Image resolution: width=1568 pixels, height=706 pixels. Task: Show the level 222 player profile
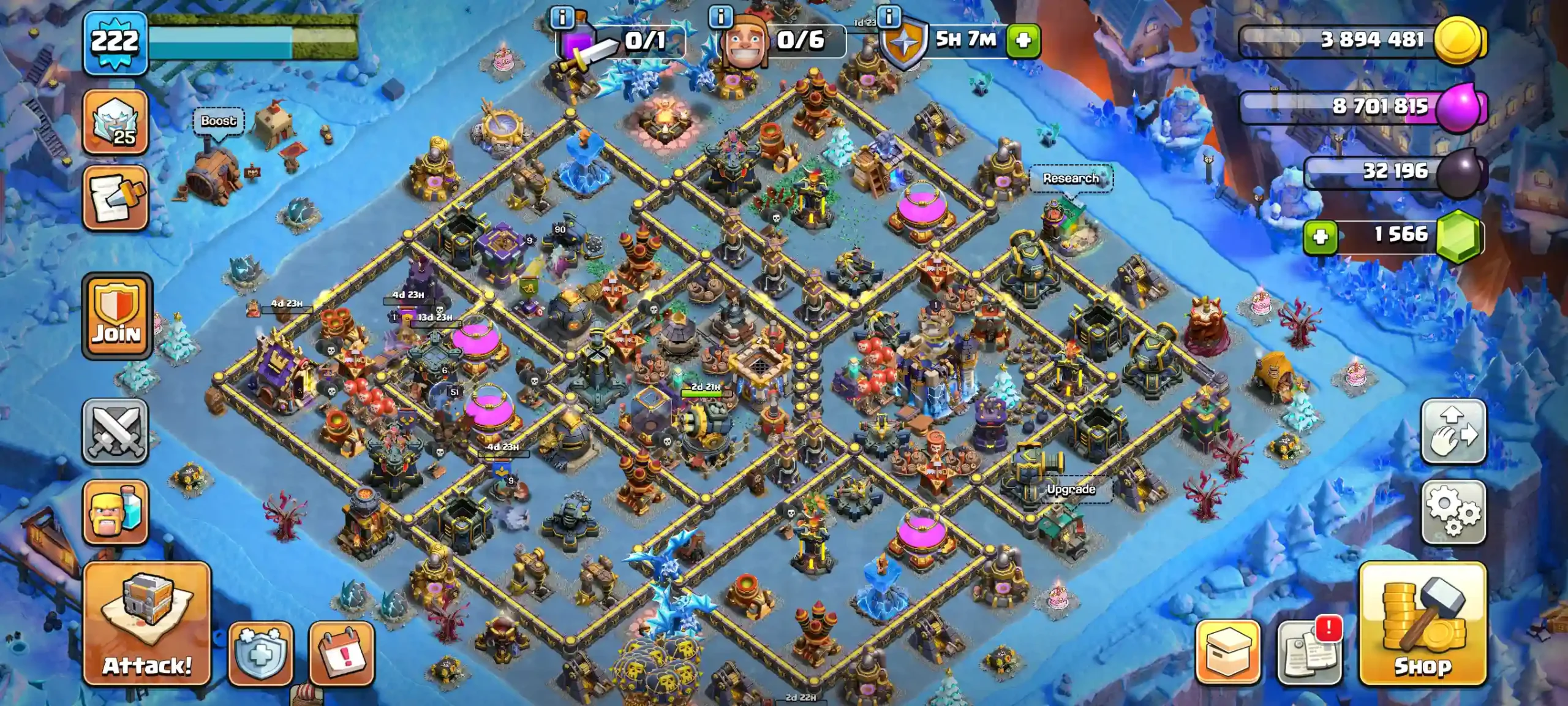point(115,43)
